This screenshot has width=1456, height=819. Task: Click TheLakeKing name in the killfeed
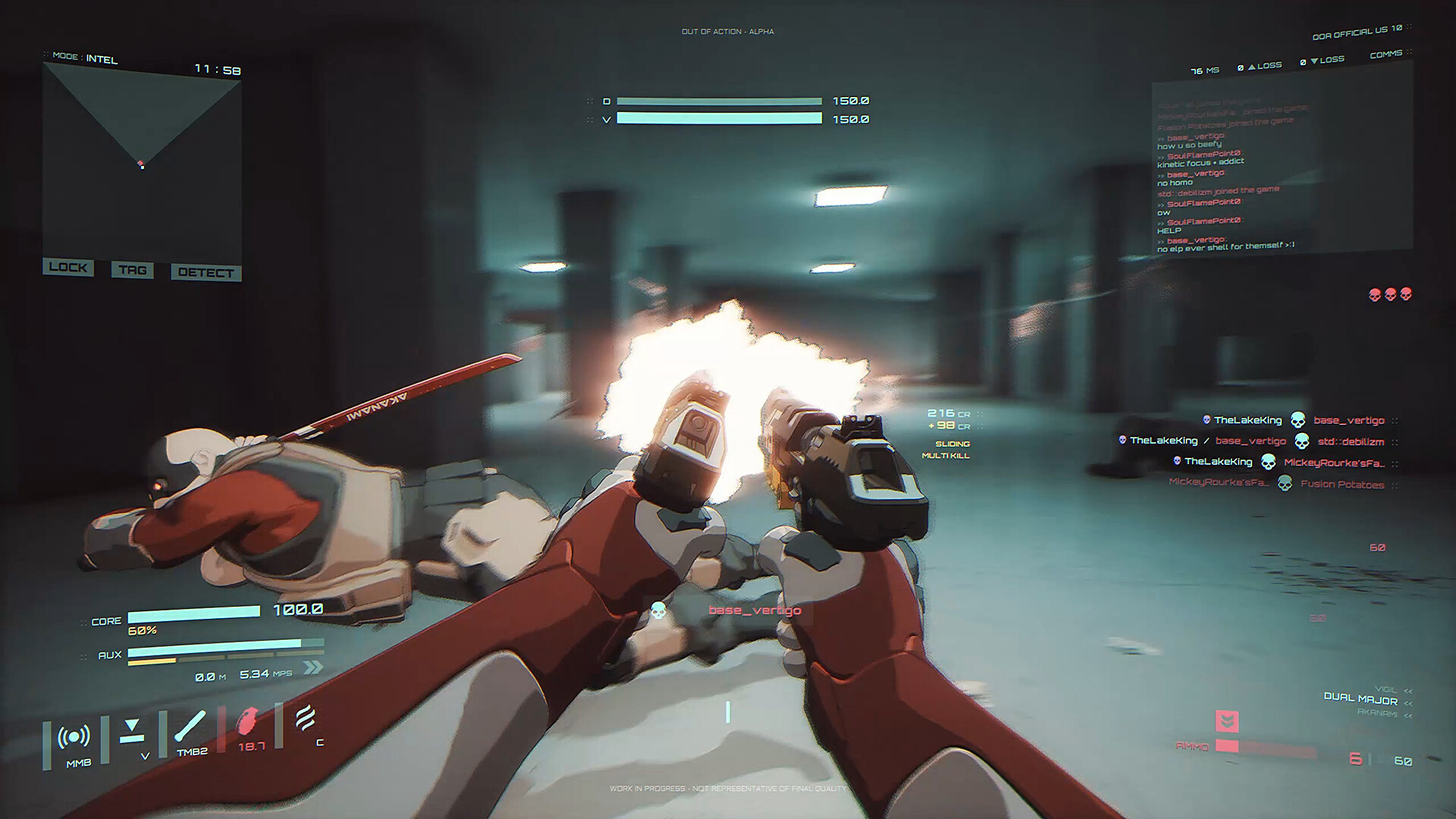pyautogui.click(x=1247, y=419)
